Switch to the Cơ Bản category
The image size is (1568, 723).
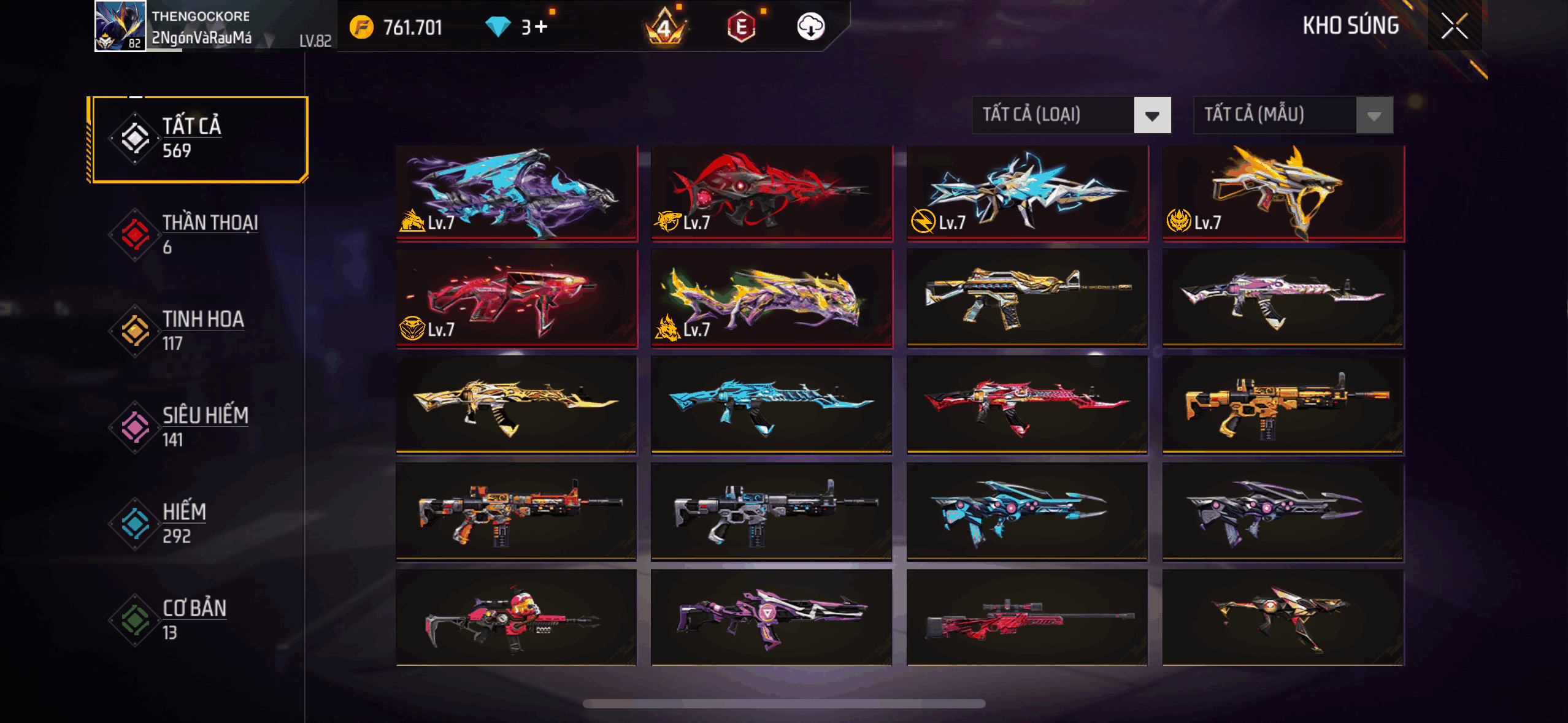tap(198, 619)
